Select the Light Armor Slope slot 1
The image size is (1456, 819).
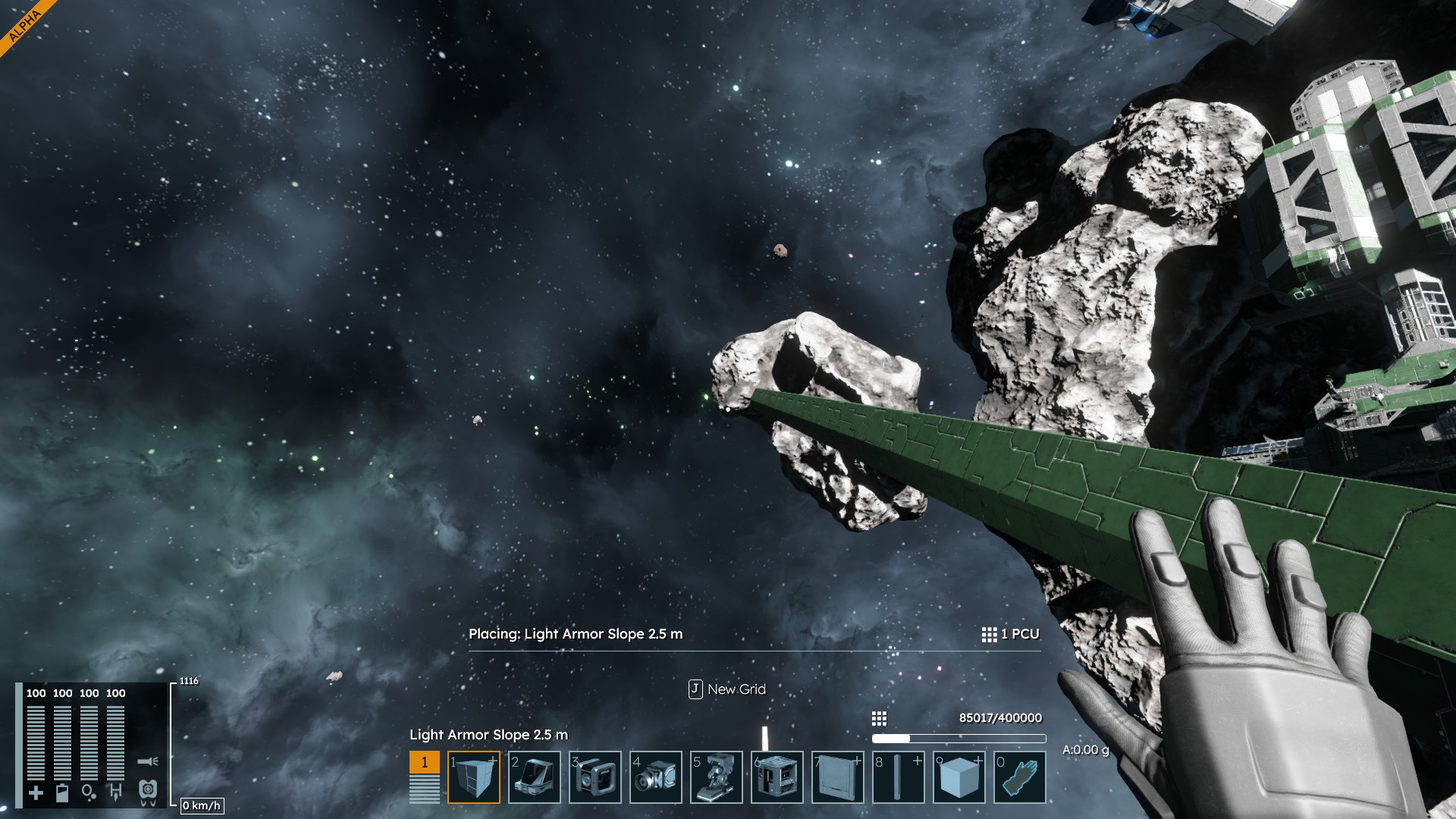point(474,777)
